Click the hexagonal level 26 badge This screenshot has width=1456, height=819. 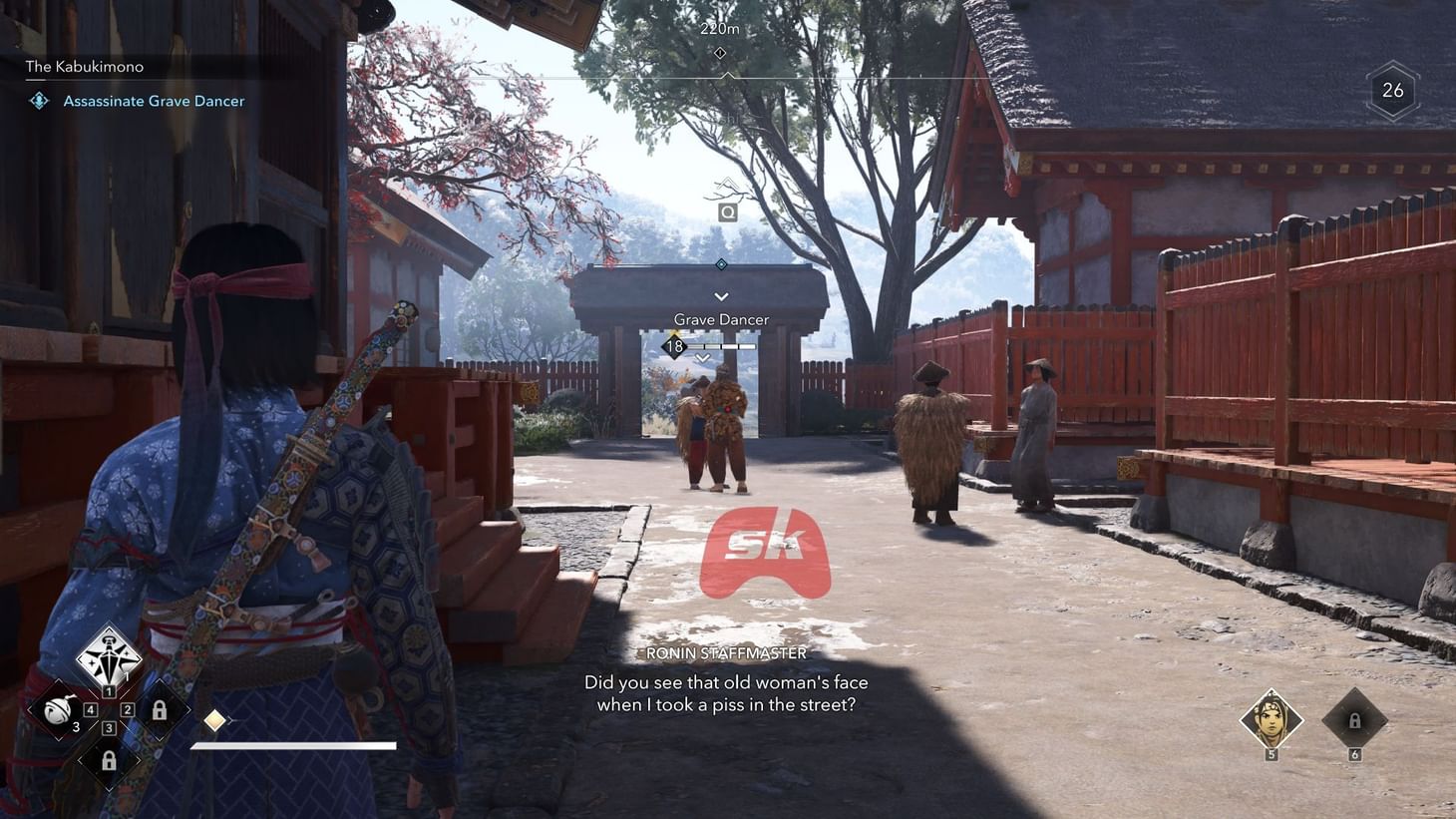pyautogui.click(x=1392, y=91)
